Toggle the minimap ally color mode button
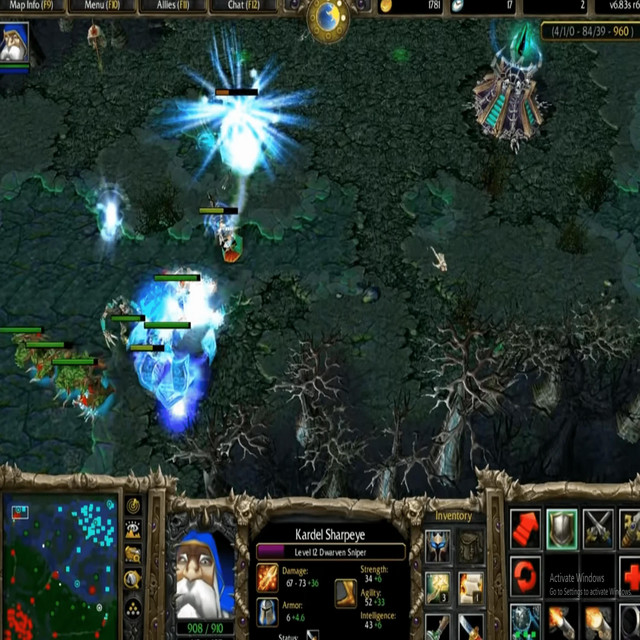This screenshot has width=640, height=640. click(133, 555)
